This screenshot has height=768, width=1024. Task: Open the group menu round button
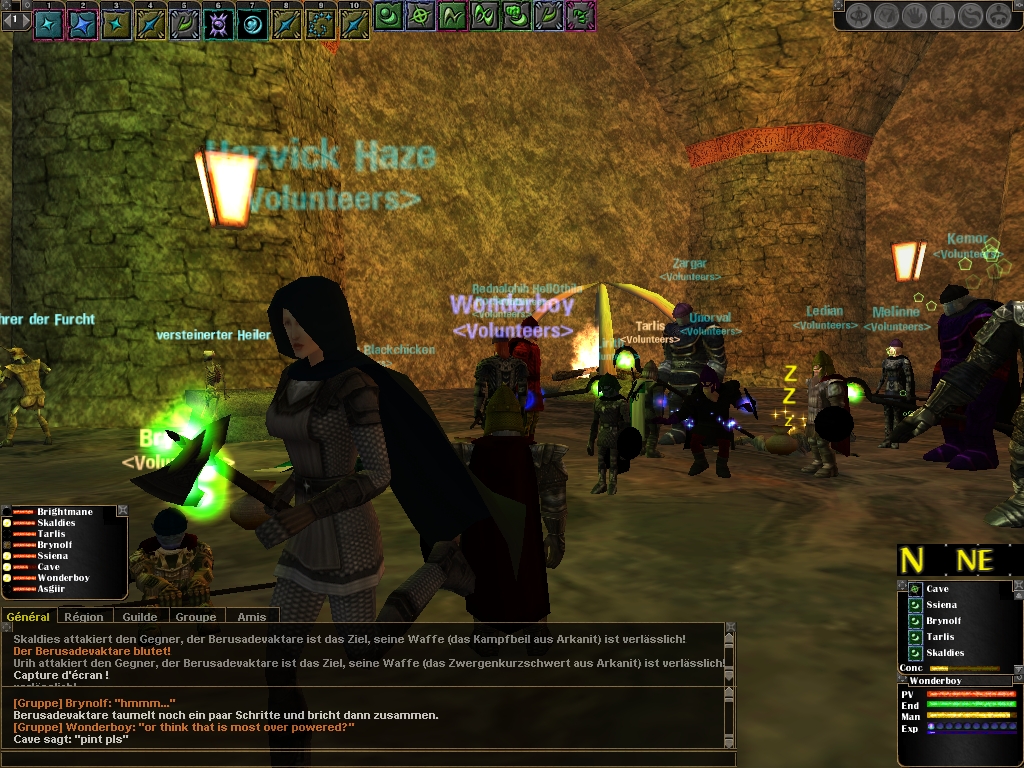(x=997, y=16)
